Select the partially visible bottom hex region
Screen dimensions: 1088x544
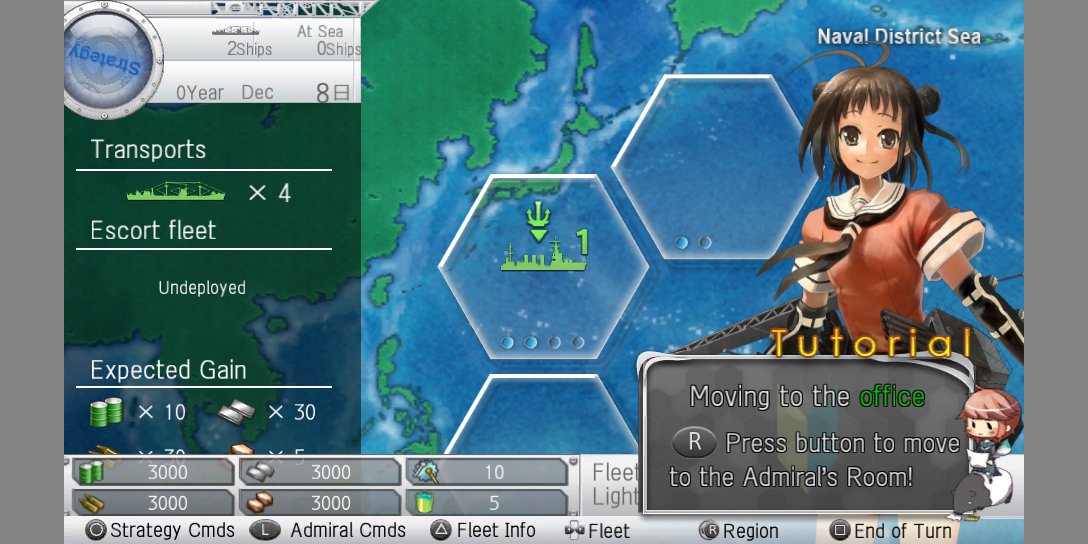pos(543,420)
